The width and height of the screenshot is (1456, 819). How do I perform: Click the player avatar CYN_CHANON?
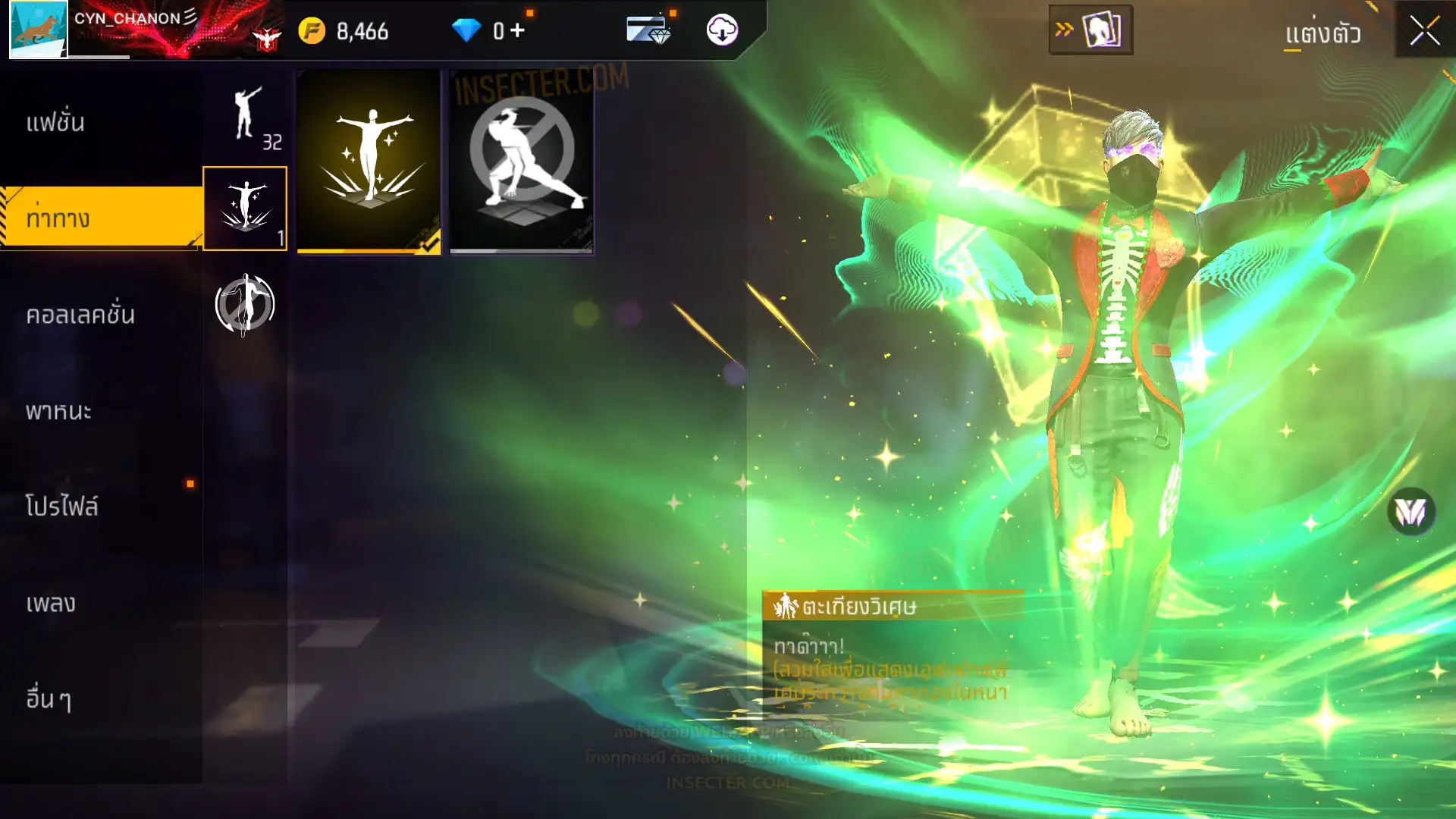38,29
